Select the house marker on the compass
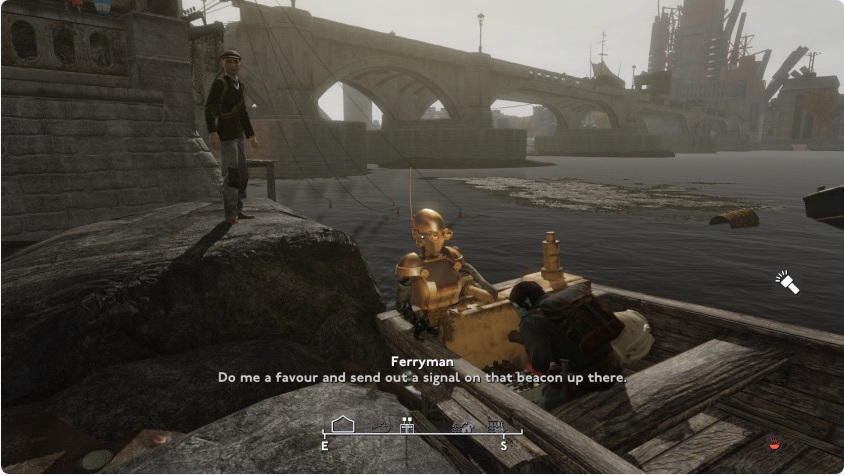 point(343,424)
